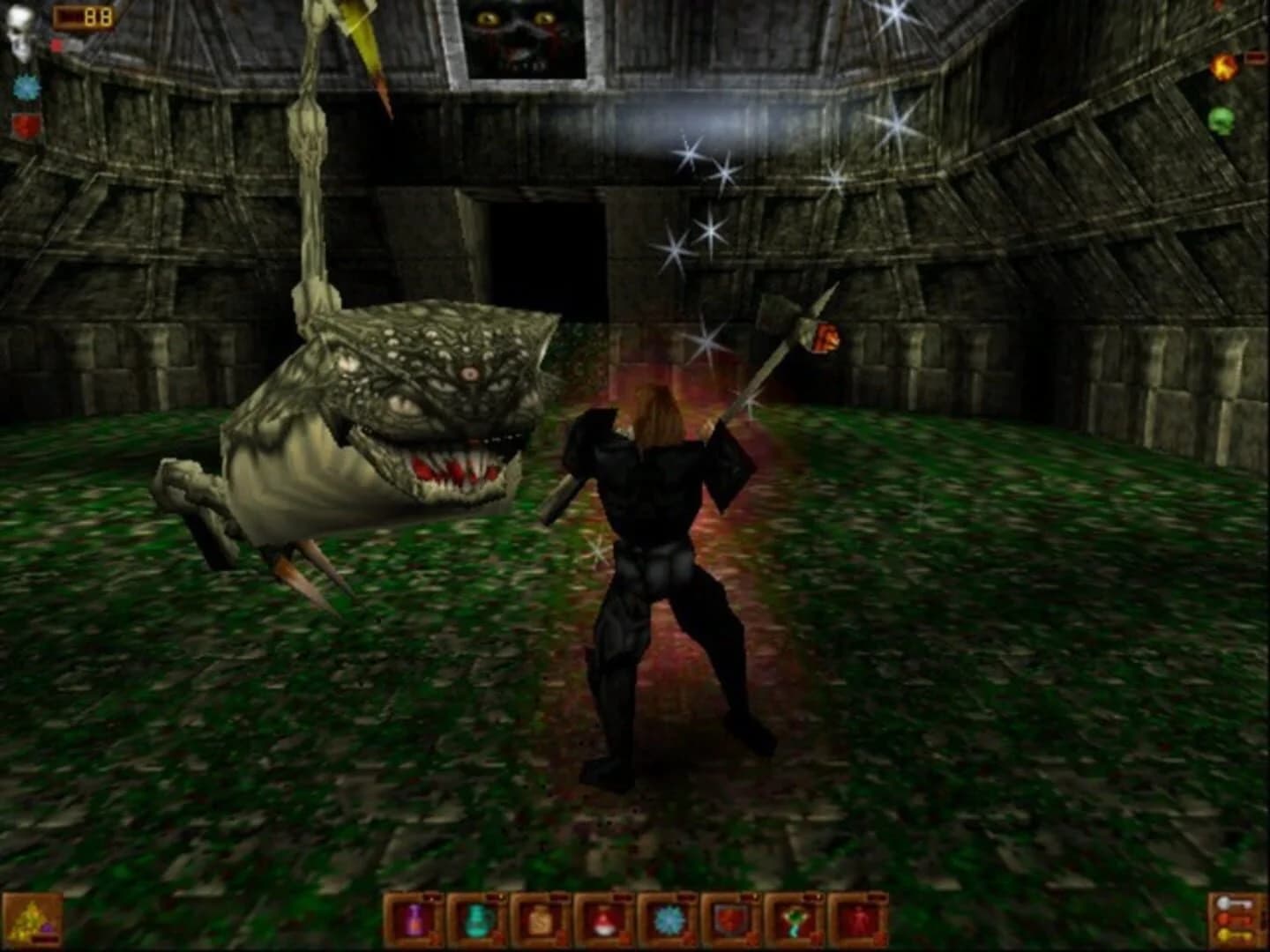Click the red health bar at top left

(x=56, y=44)
